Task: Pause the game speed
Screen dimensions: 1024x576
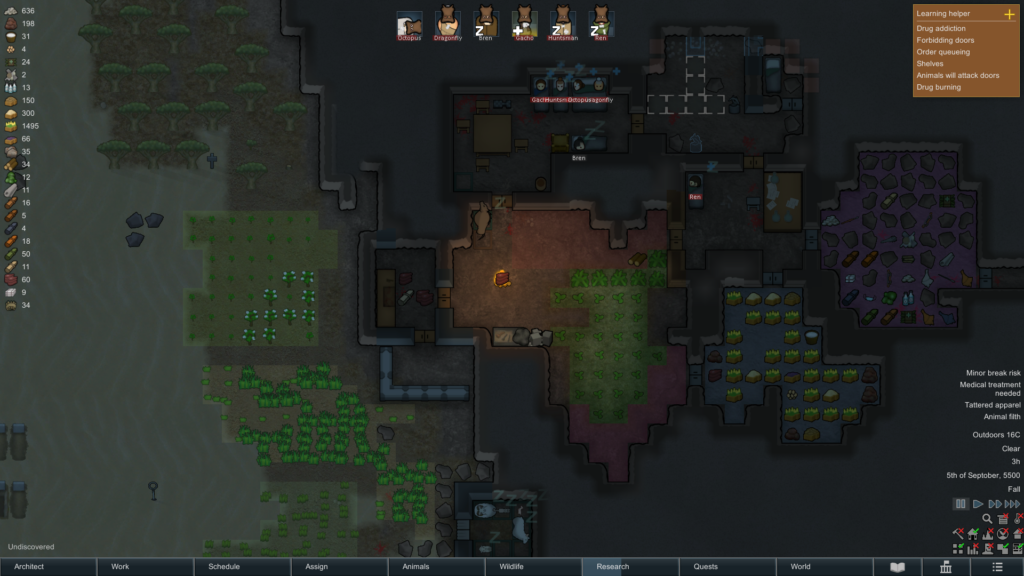Action: pyautogui.click(x=961, y=504)
